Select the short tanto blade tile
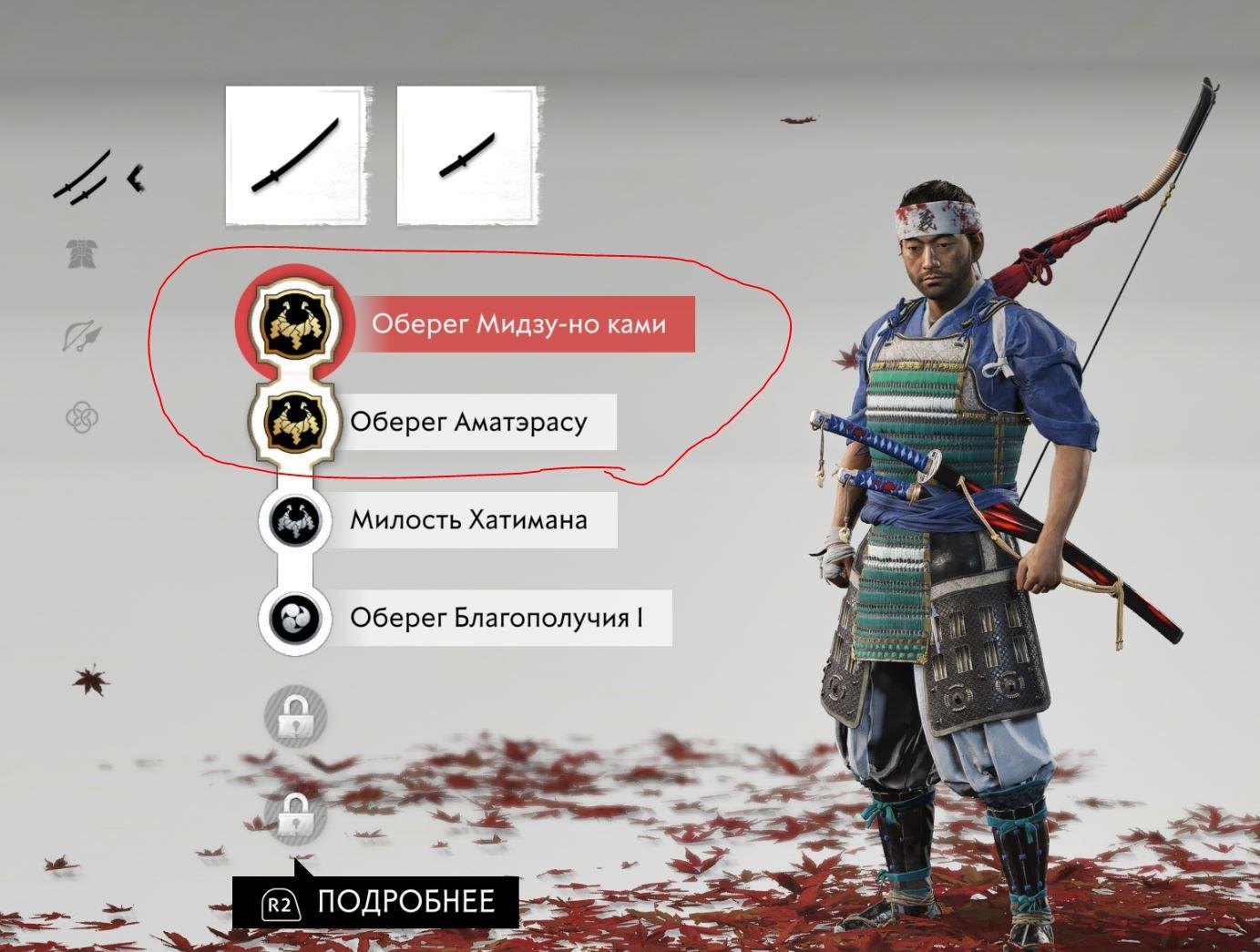Viewport: 1260px width, 952px height. [466, 156]
